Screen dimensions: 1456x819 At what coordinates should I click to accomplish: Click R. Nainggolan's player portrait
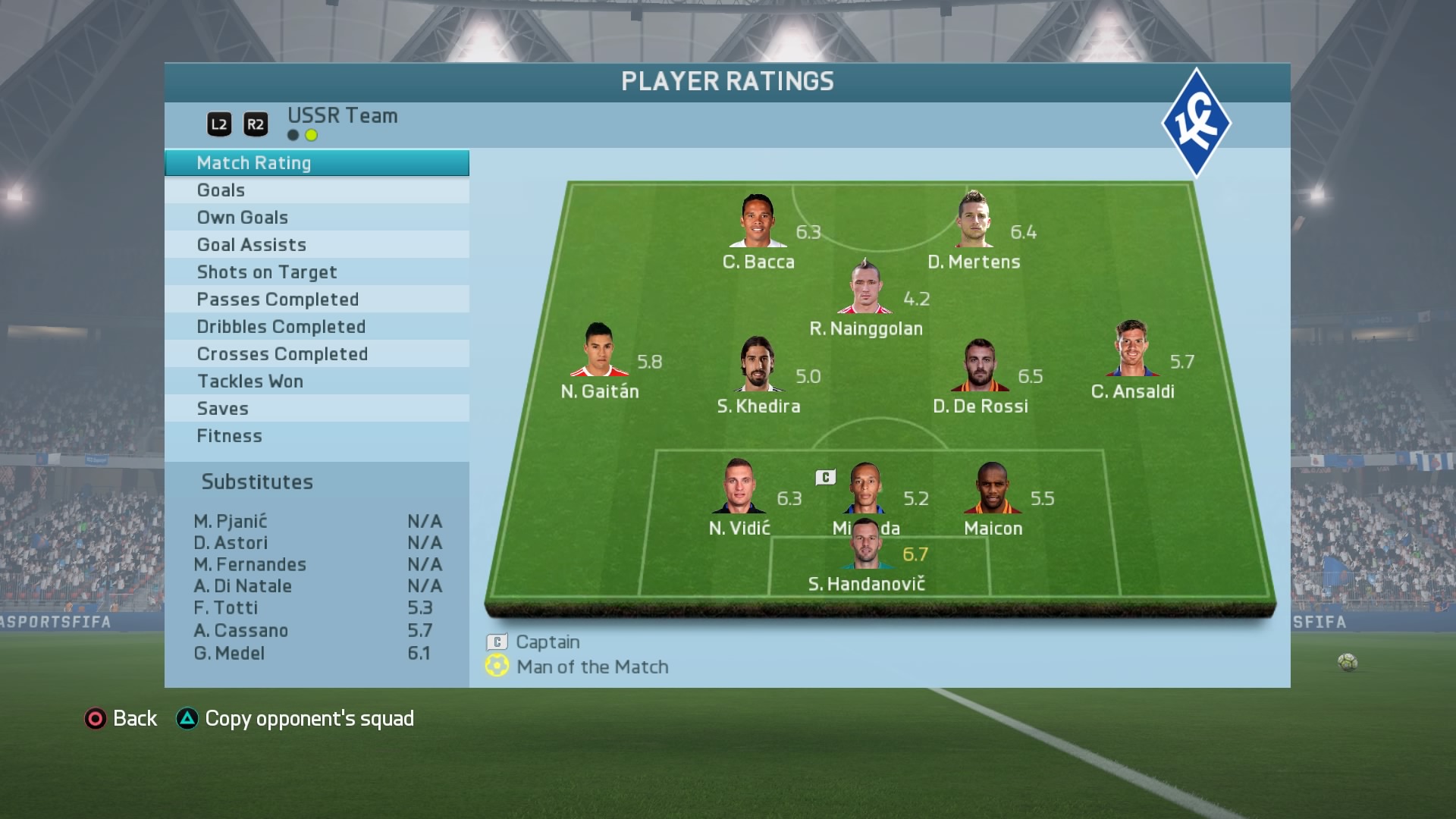pyautogui.click(x=864, y=287)
